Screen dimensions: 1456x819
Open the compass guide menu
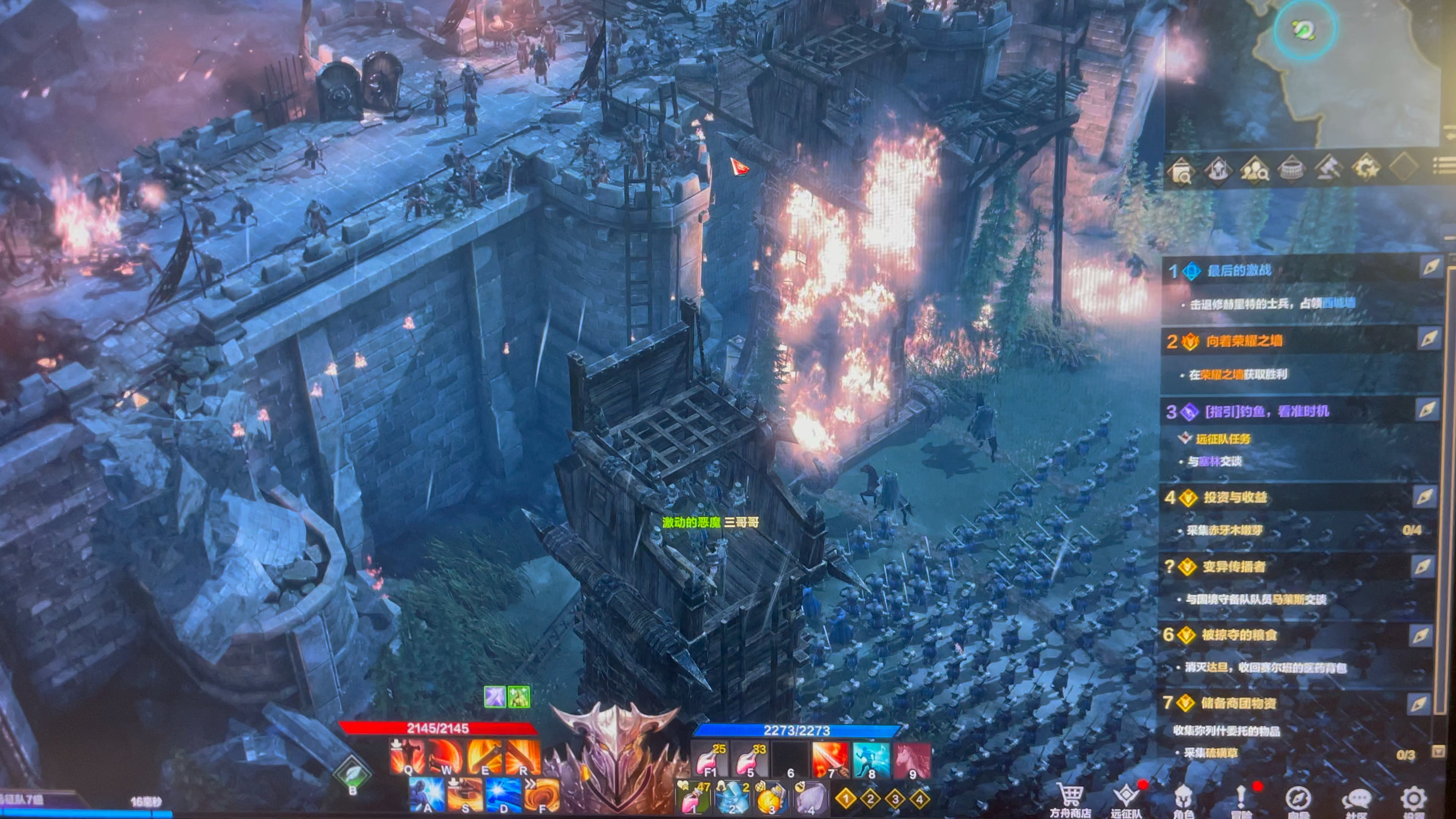pos(1297,798)
